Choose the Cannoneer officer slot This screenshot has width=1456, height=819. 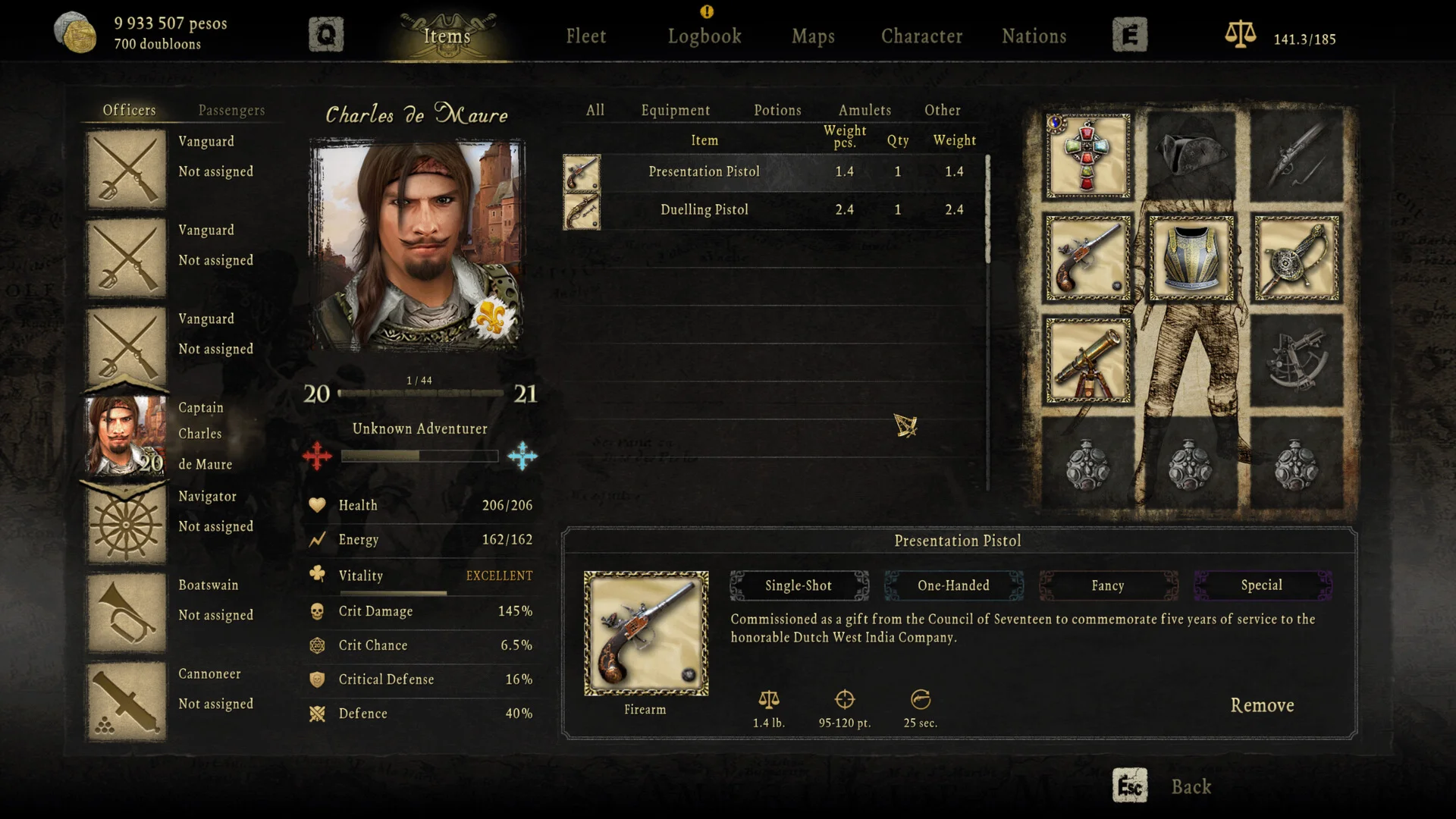click(127, 702)
